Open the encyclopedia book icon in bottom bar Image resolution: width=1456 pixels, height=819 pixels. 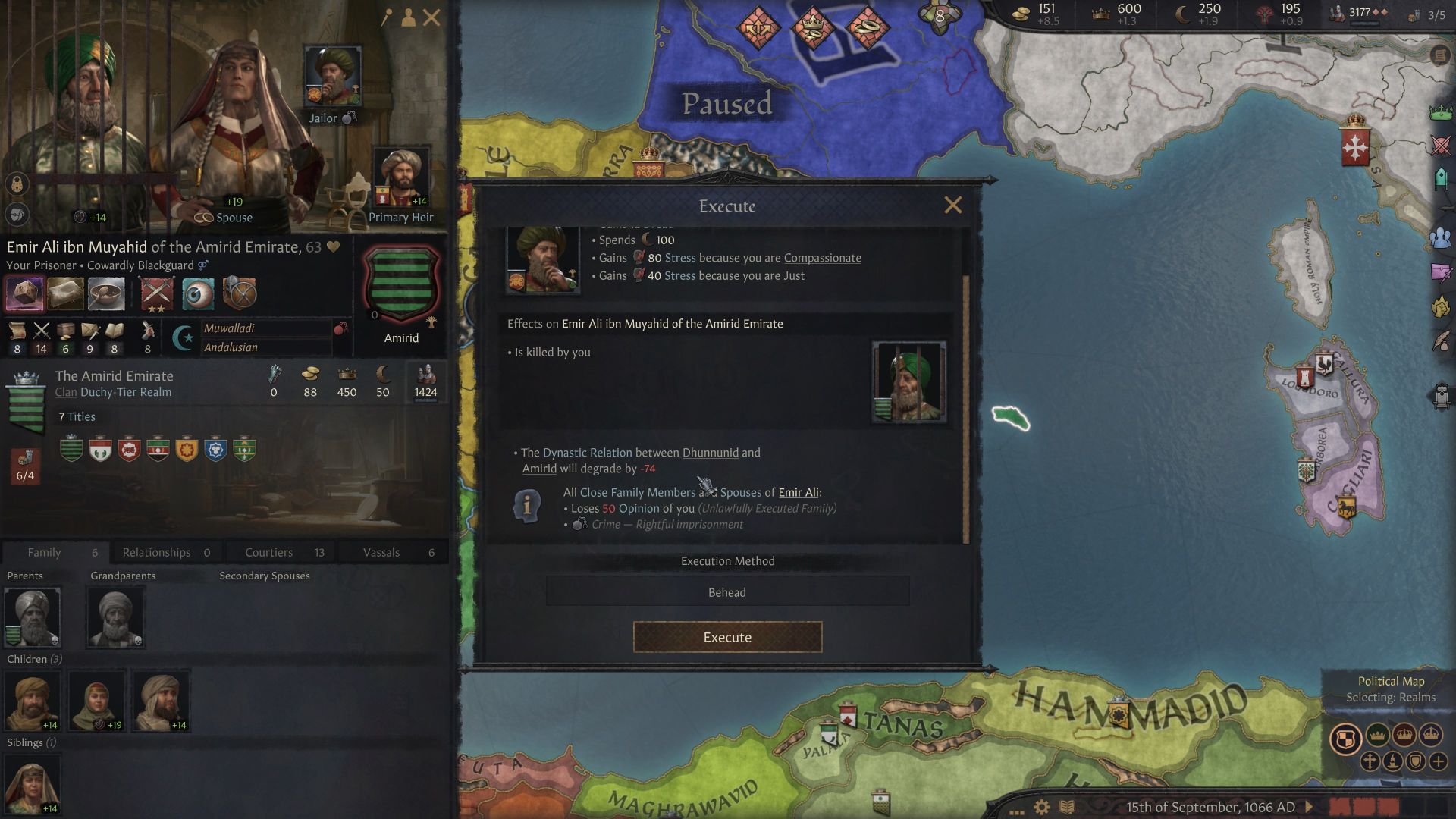tap(1066, 806)
